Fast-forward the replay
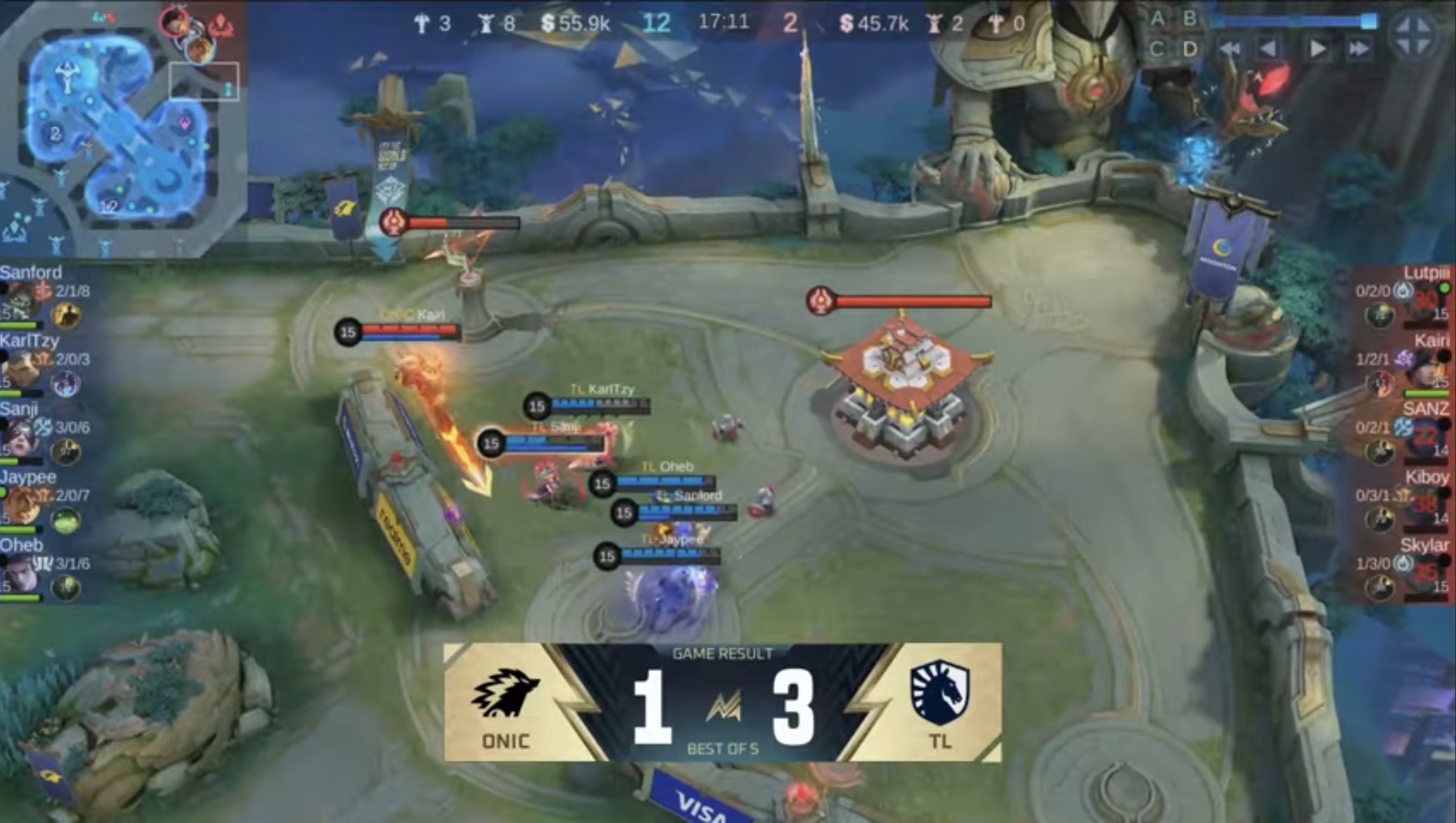The width and height of the screenshot is (1456, 823). [1359, 49]
